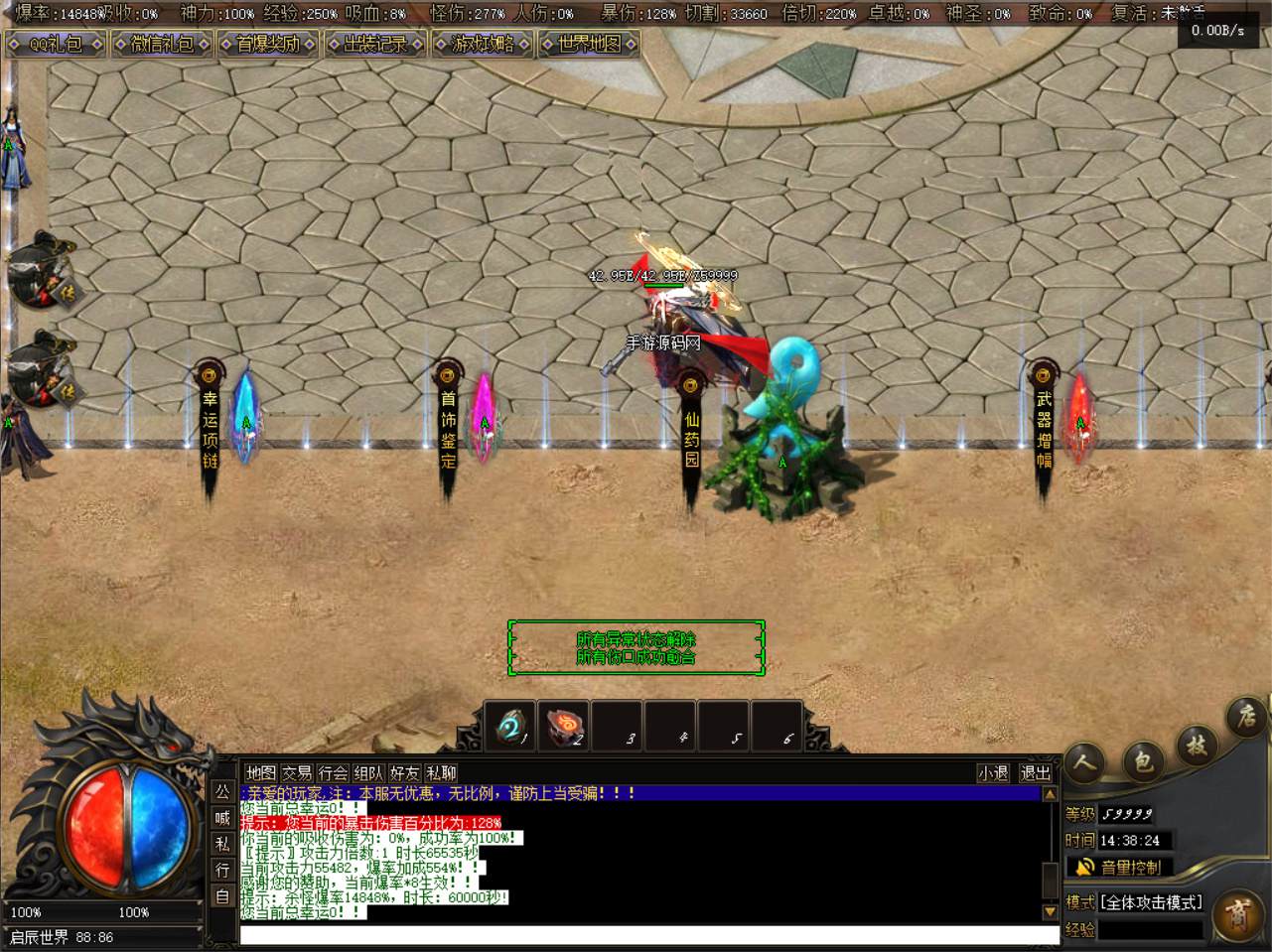Click 退出 to exit the game
Viewport: 1272px width, 952px height.
[1035, 772]
